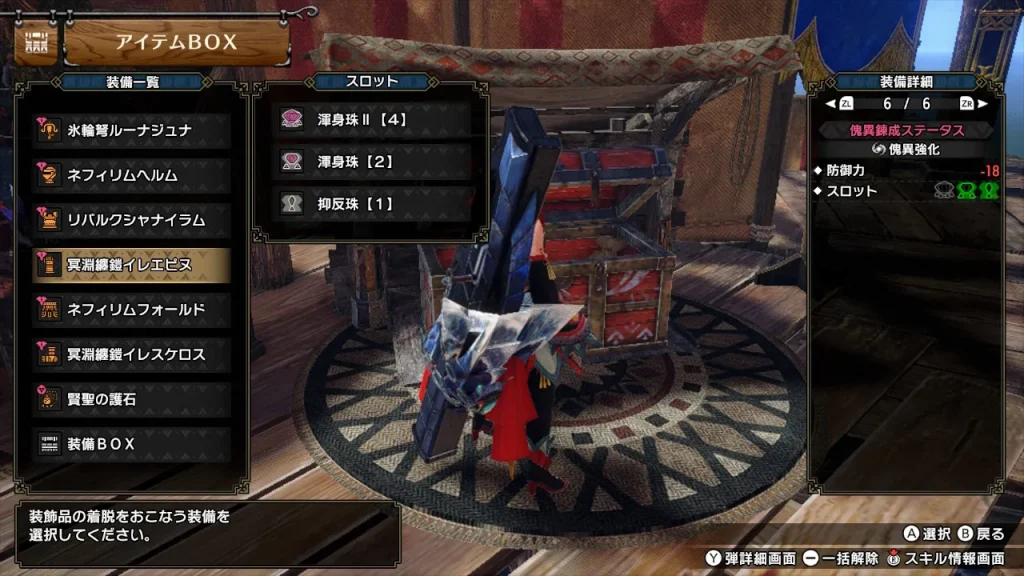
Task: Choose the ネフィリムヘルム helmet entry
Action: click(x=132, y=175)
